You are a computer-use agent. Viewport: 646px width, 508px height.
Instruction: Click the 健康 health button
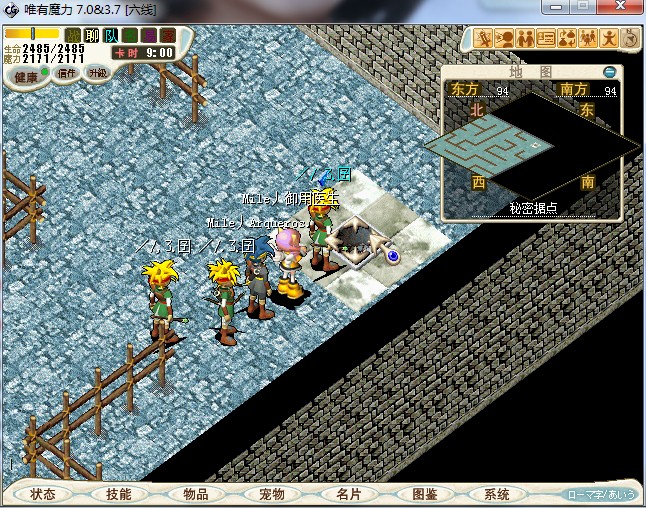pyautogui.click(x=26, y=77)
